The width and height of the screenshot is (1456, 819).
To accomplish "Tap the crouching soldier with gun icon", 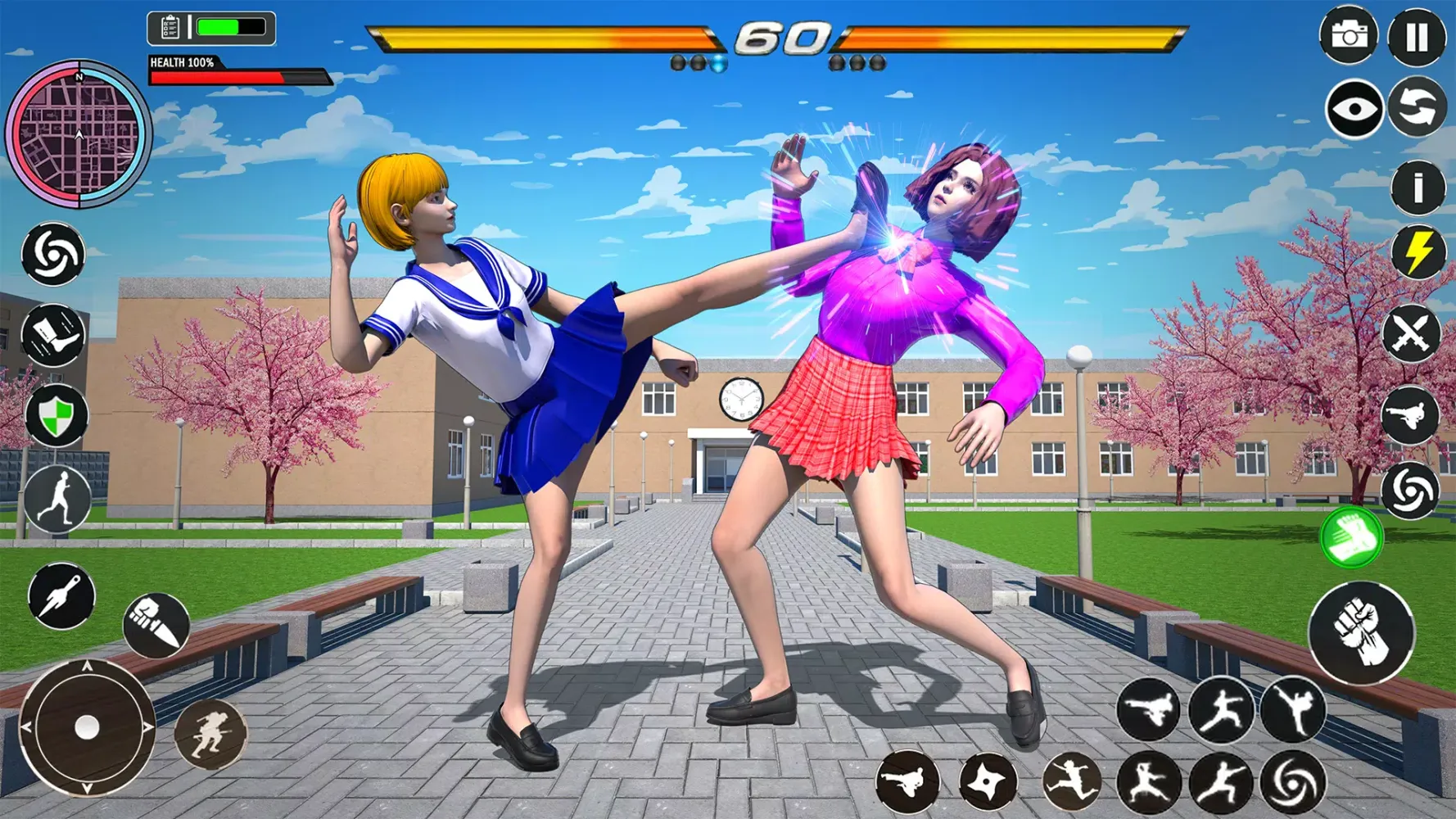I will point(210,734).
